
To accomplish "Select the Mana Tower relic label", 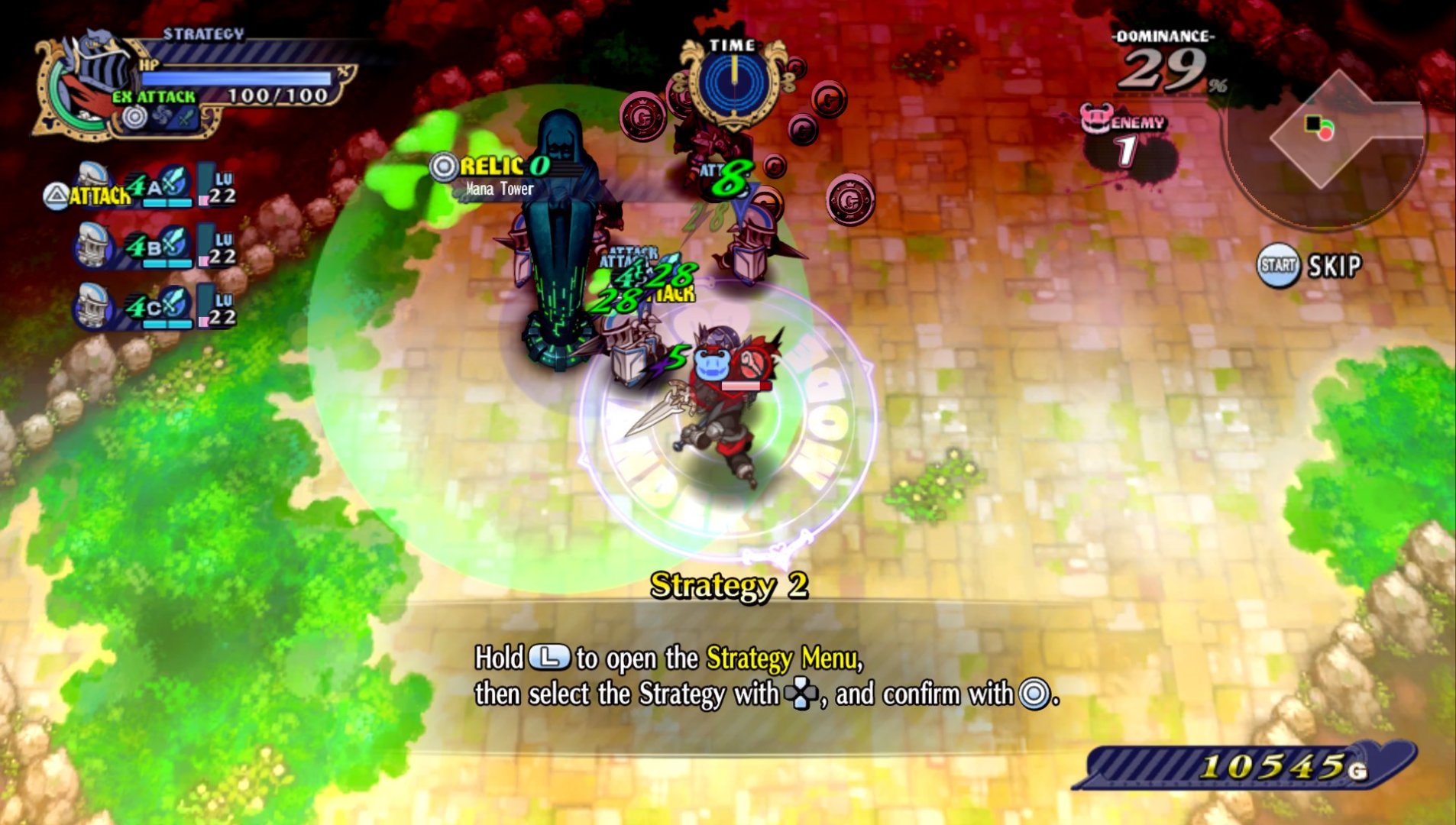I will click(498, 176).
